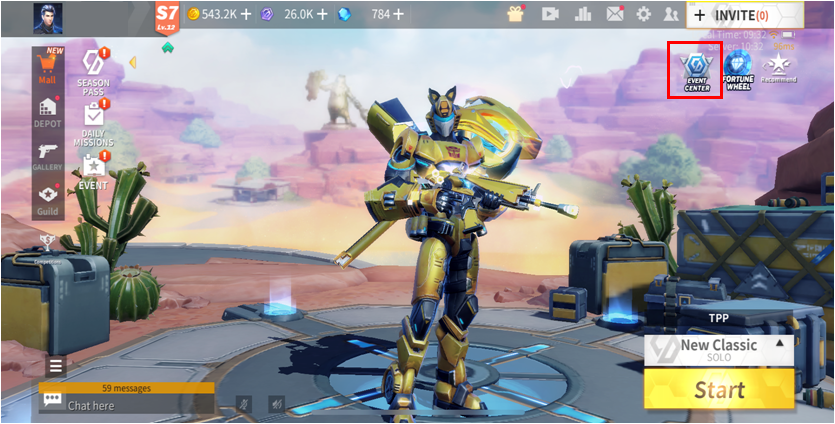Open the settings gear icon

643,14
